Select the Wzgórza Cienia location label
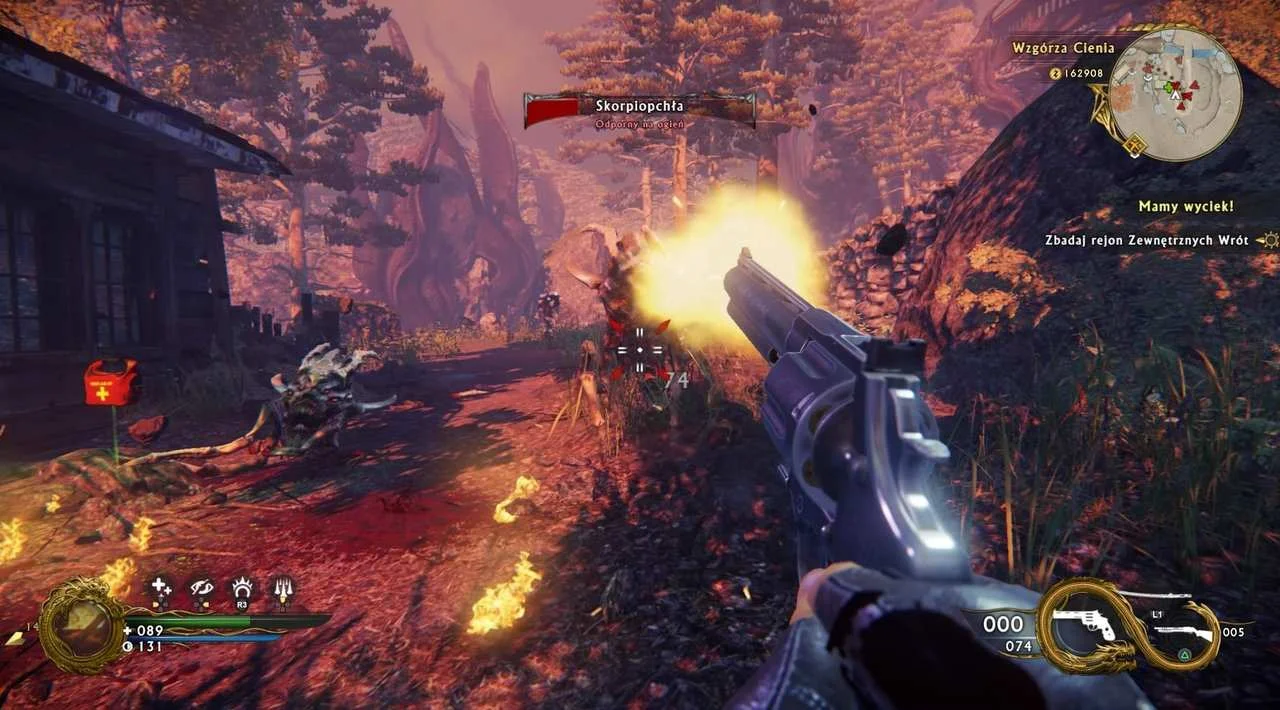 coord(1062,47)
